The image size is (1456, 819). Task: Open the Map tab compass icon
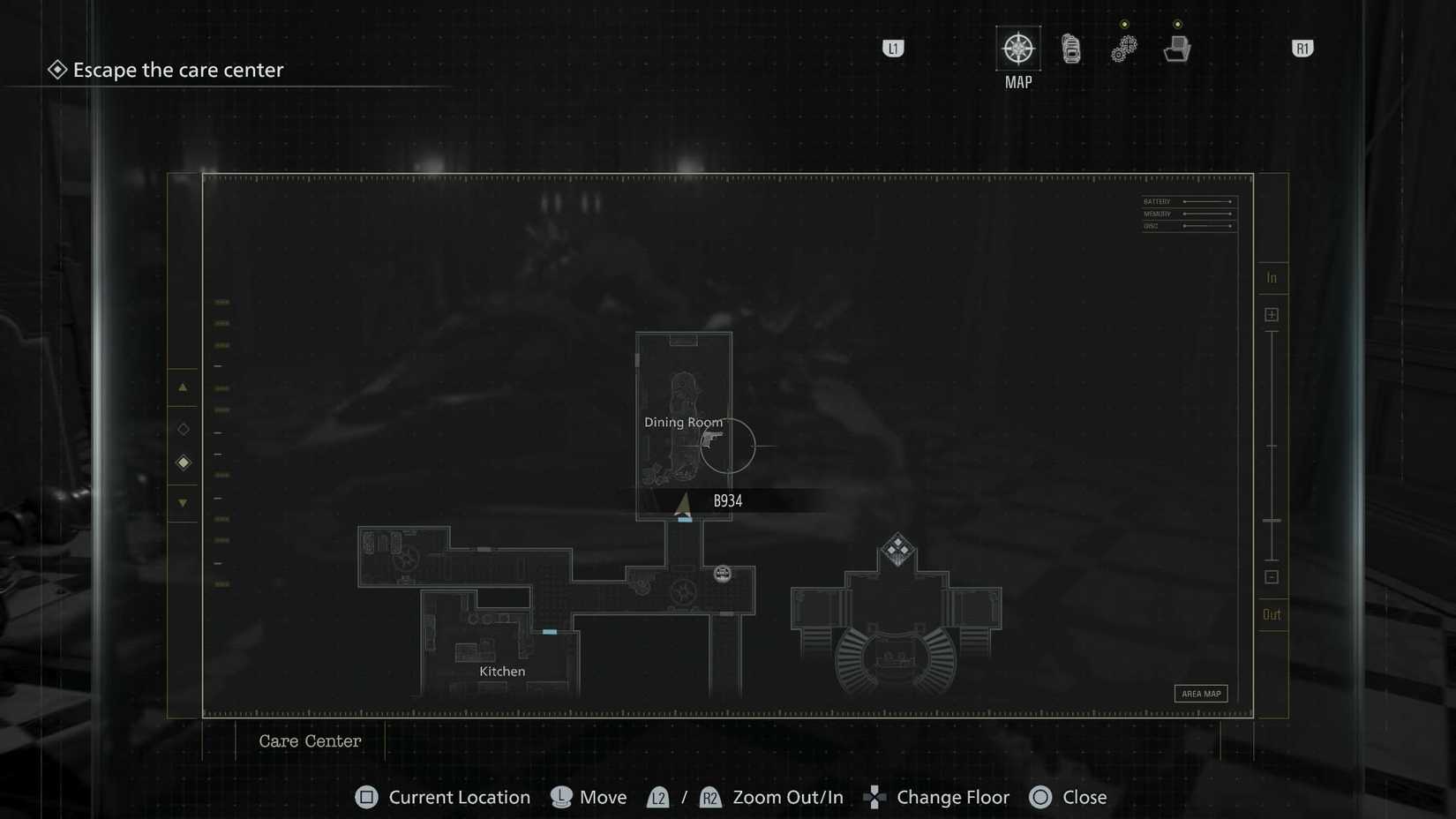(1018, 50)
